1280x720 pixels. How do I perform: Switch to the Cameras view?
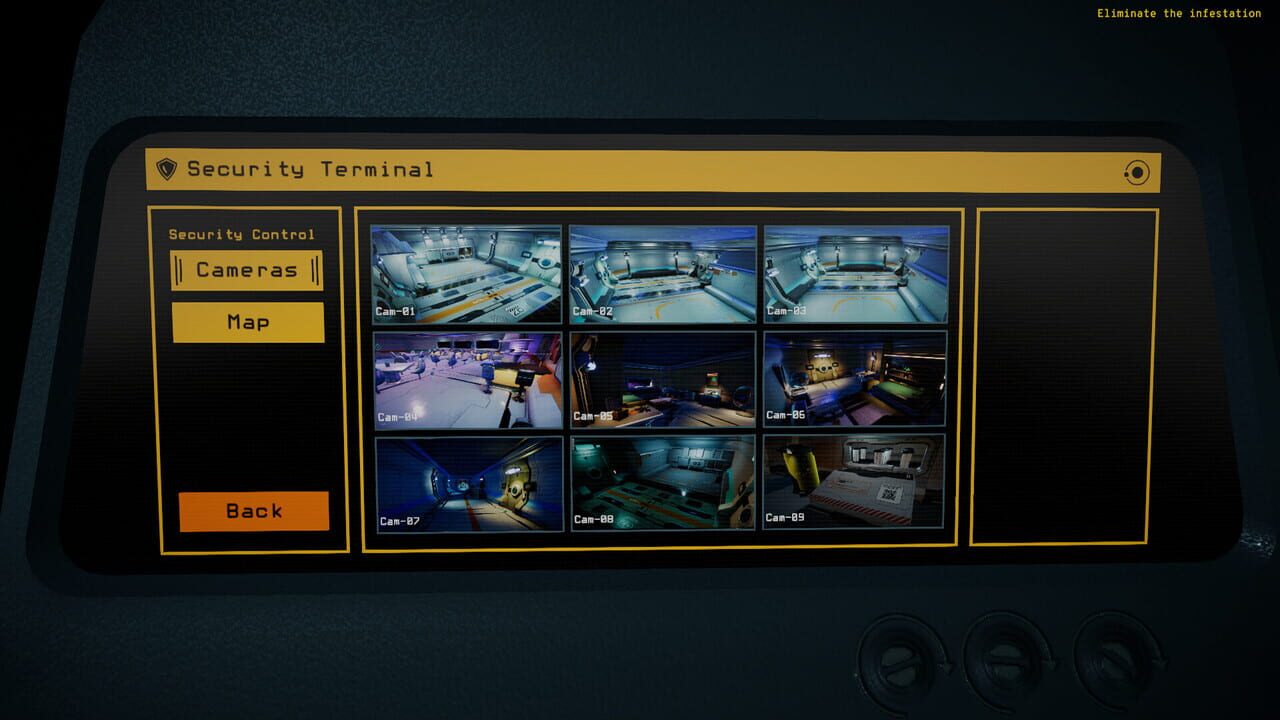pyautogui.click(x=247, y=269)
